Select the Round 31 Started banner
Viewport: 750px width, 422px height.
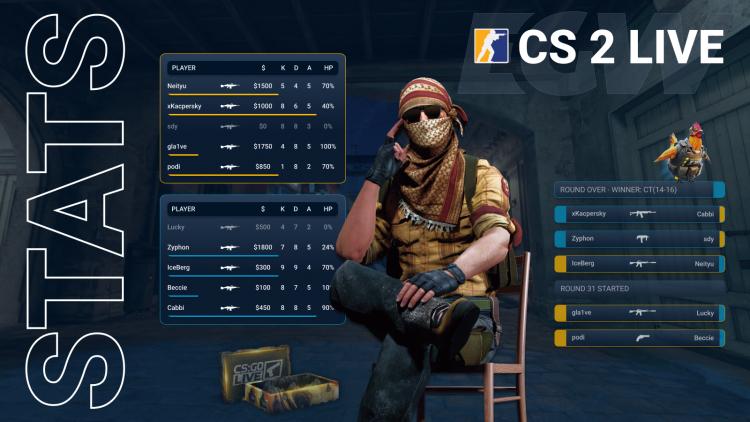point(638,288)
